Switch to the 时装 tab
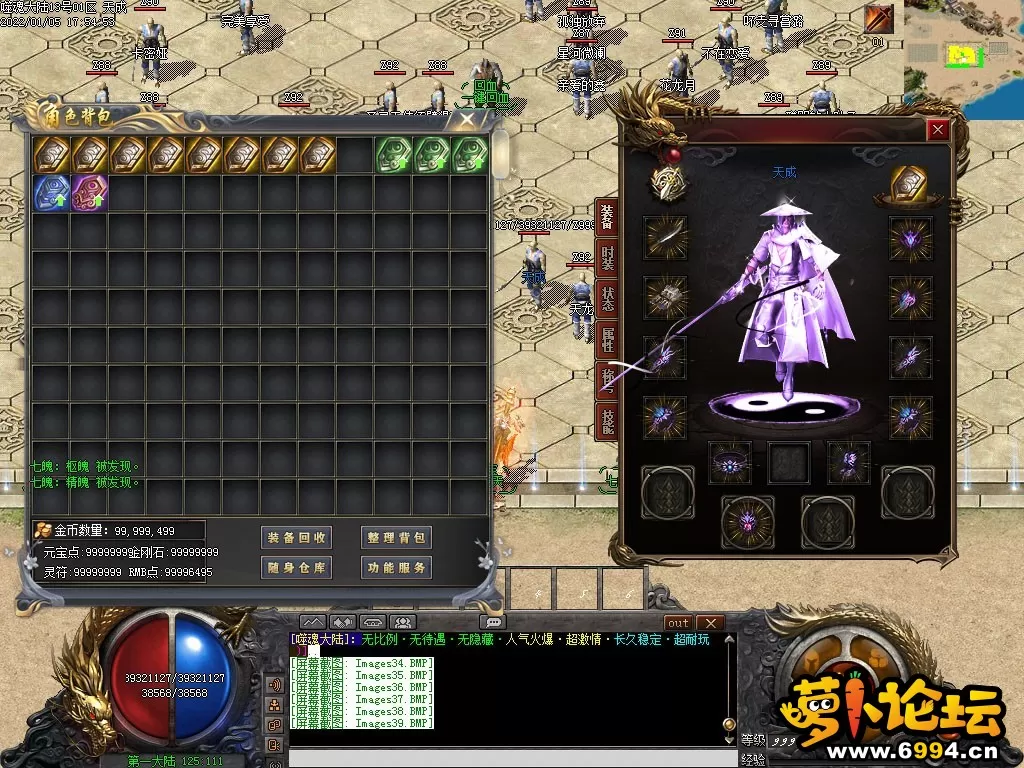This screenshot has height=768, width=1024. click(607, 258)
